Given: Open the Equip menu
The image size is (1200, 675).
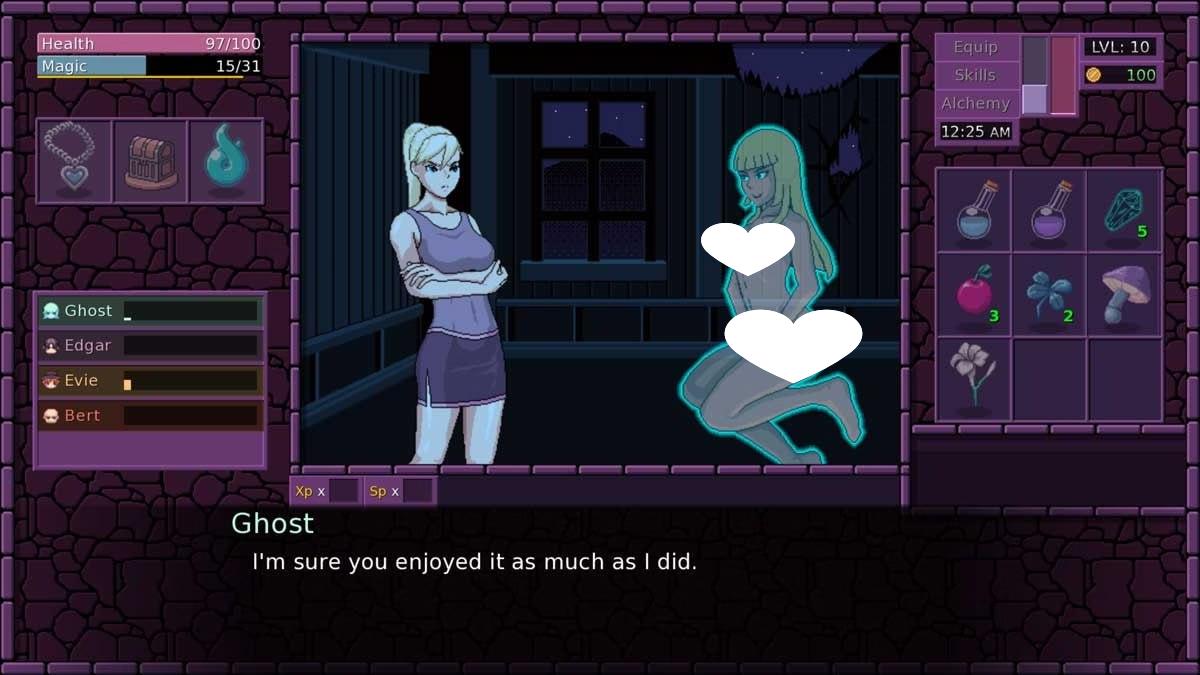Looking at the screenshot, I should (x=975, y=47).
